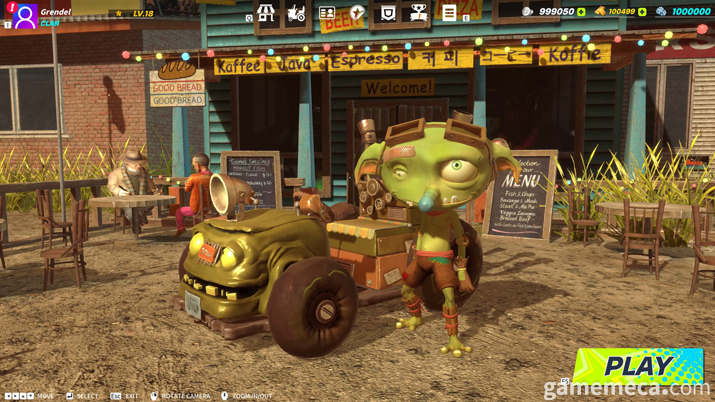Open the kart garage icon

(x=296, y=14)
